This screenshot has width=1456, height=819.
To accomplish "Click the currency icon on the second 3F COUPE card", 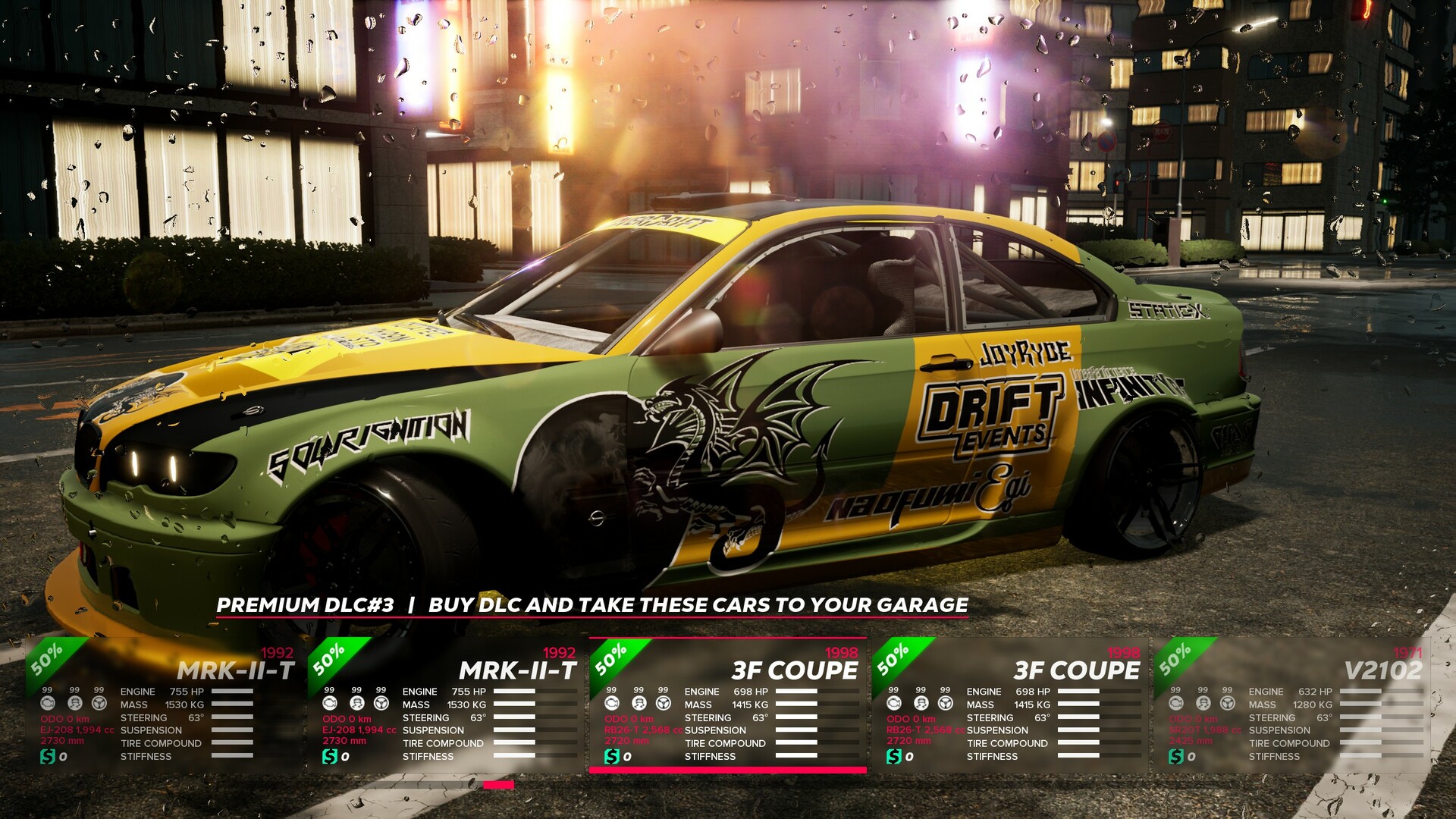I will (893, 755).
